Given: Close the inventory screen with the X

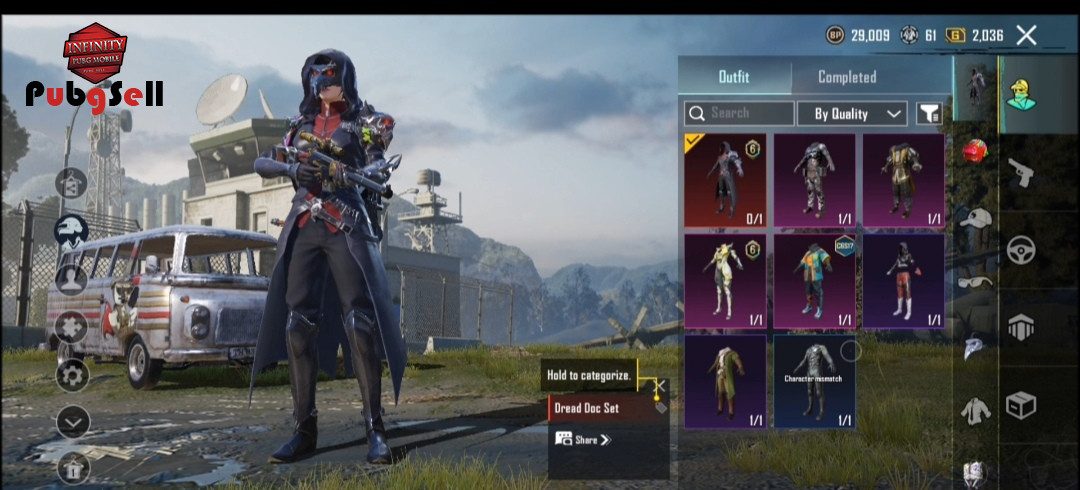Looking at the screenshot, I should tap(1026, 36).
